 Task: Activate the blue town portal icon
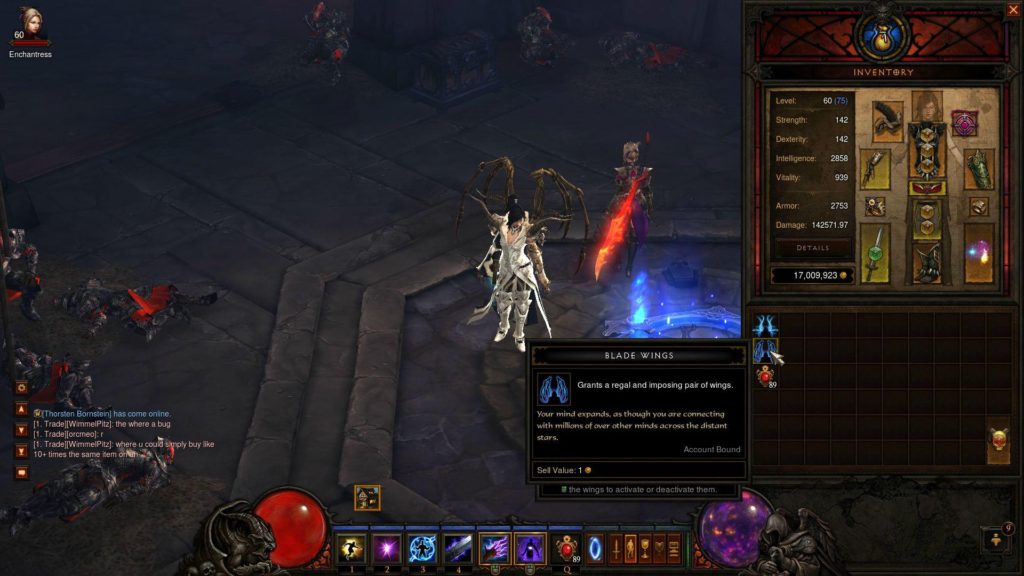pos(595,548)
